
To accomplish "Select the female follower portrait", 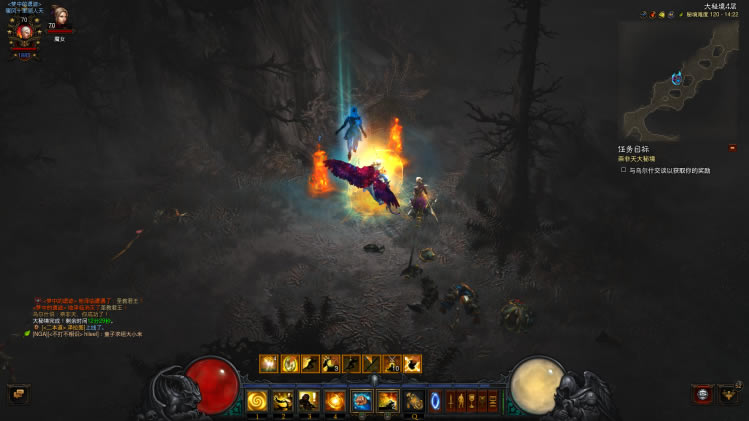I will click(60, 18).
